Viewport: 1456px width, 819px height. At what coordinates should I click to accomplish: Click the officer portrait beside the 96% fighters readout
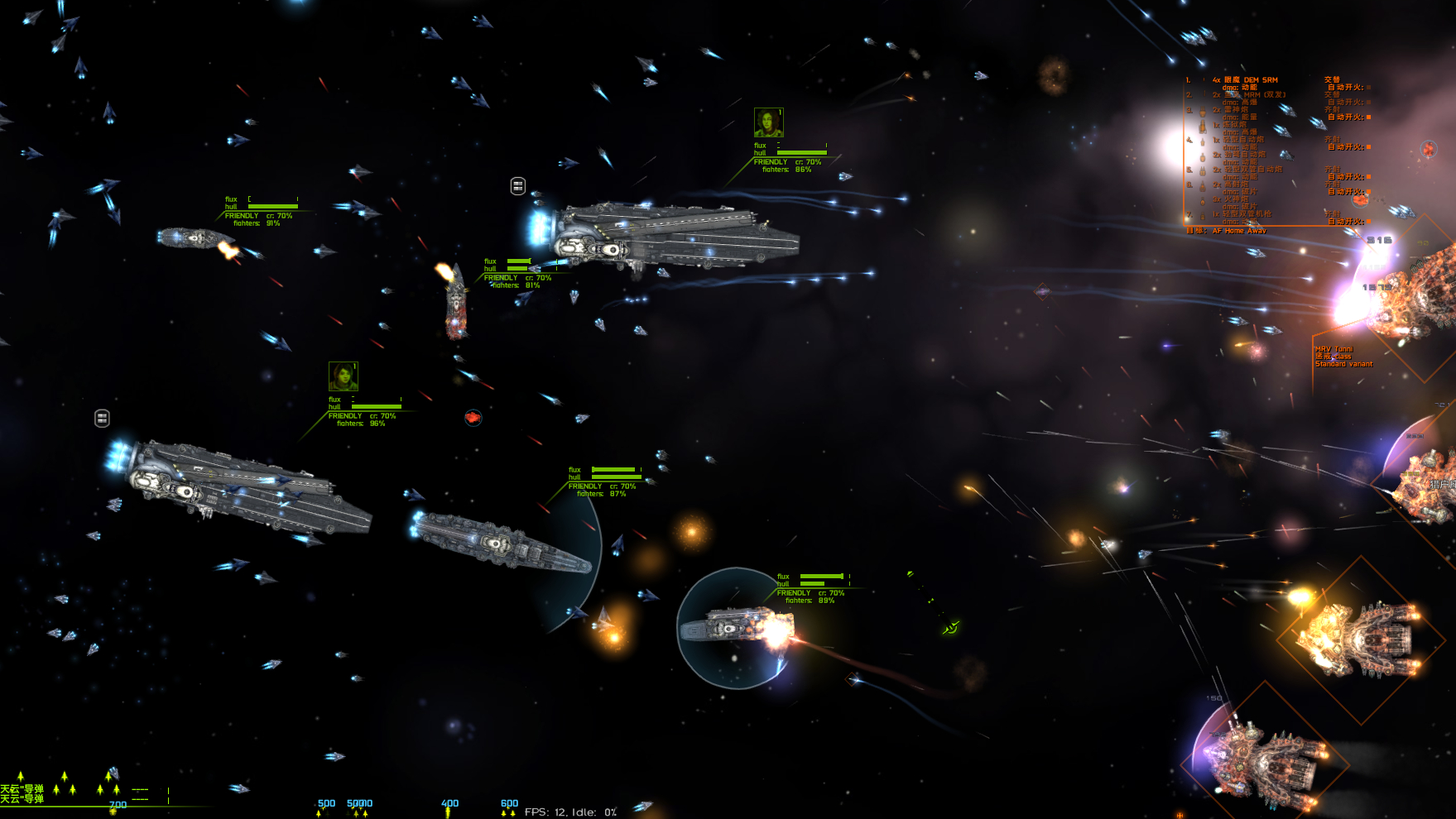(x=343, y=376)
